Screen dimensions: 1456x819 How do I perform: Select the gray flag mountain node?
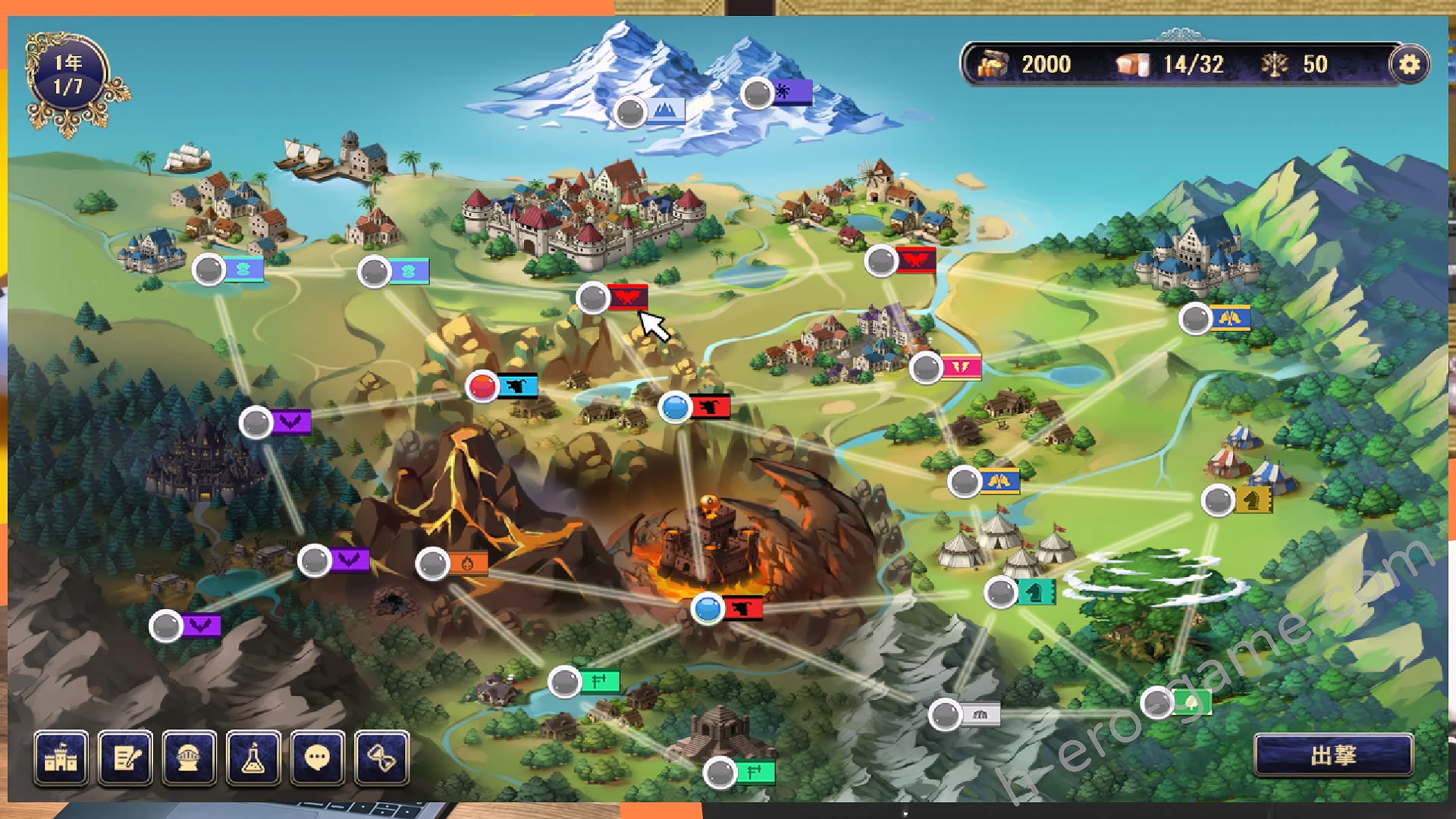pos(946,714)
